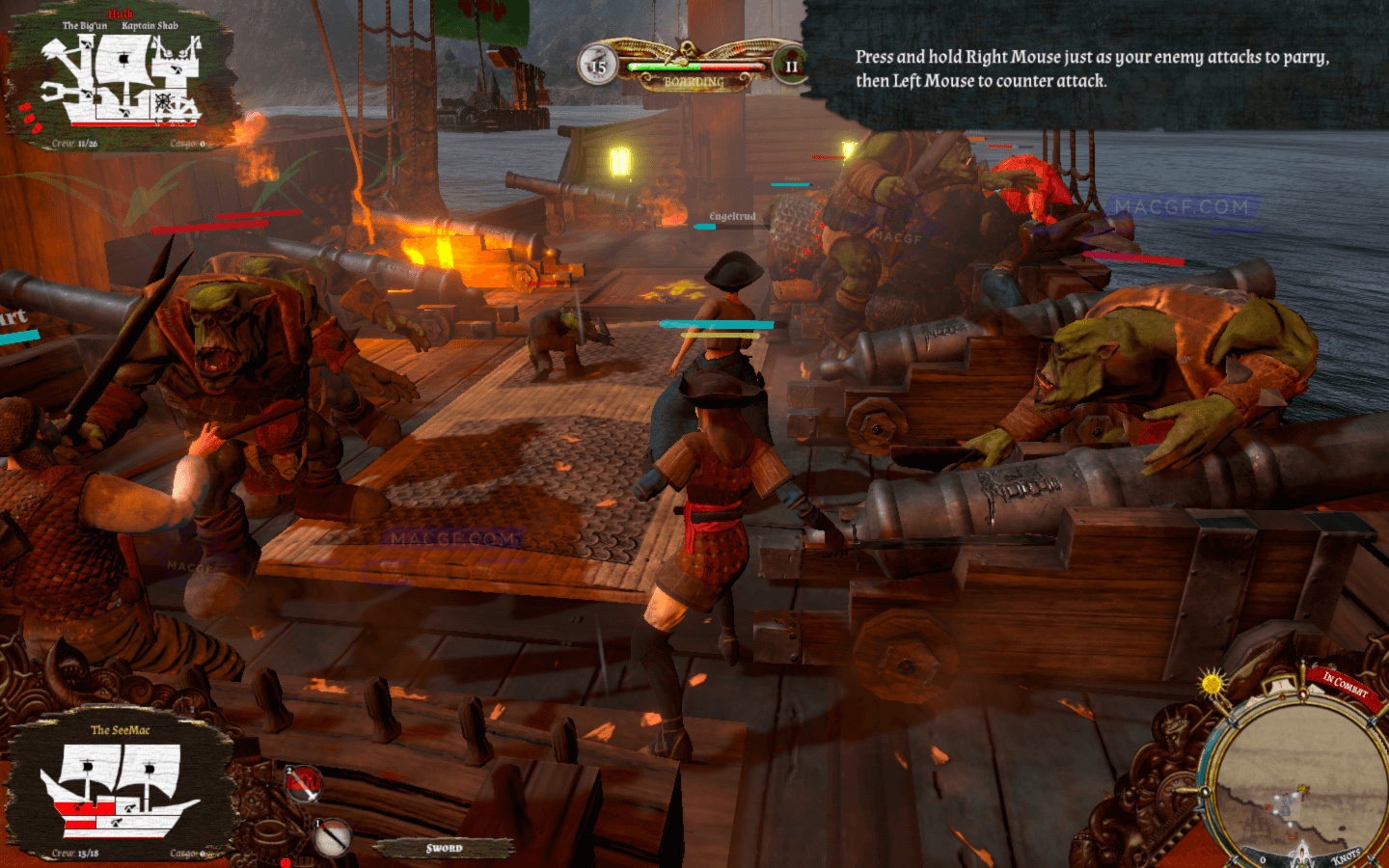Dismiss the parry tutorial message box
This screenshot has height=868, width=1389.
[x=1090, y=69]
